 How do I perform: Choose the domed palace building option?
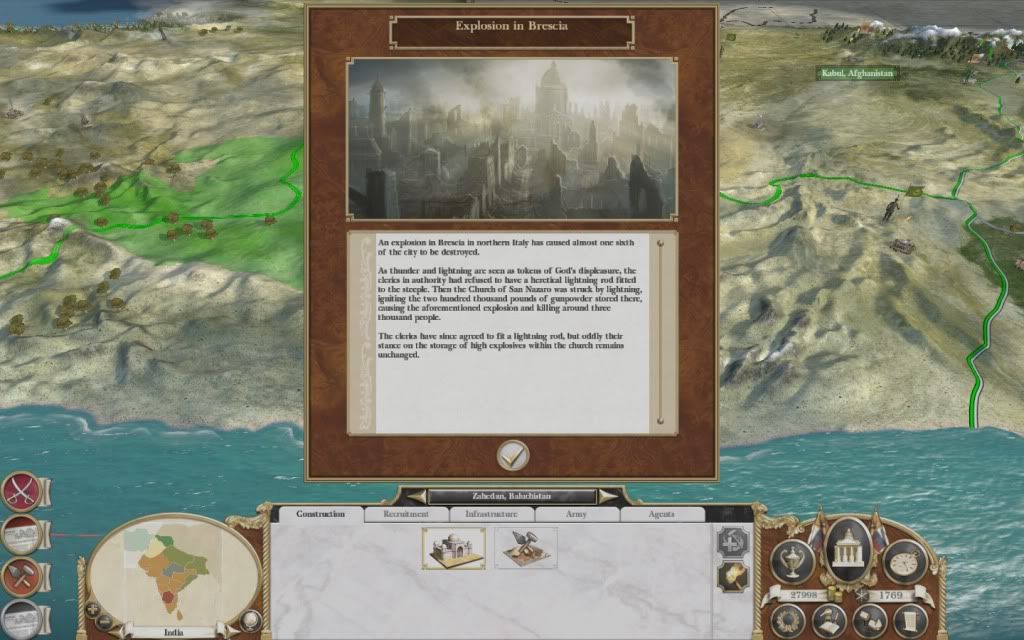(453, 548)
